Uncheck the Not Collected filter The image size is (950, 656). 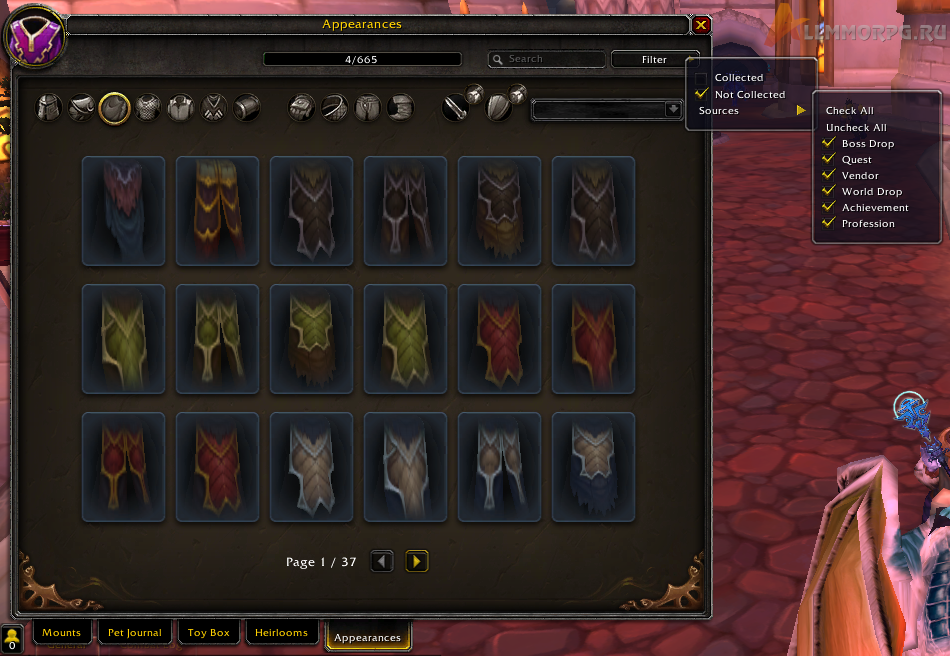[x=702, y=94]
